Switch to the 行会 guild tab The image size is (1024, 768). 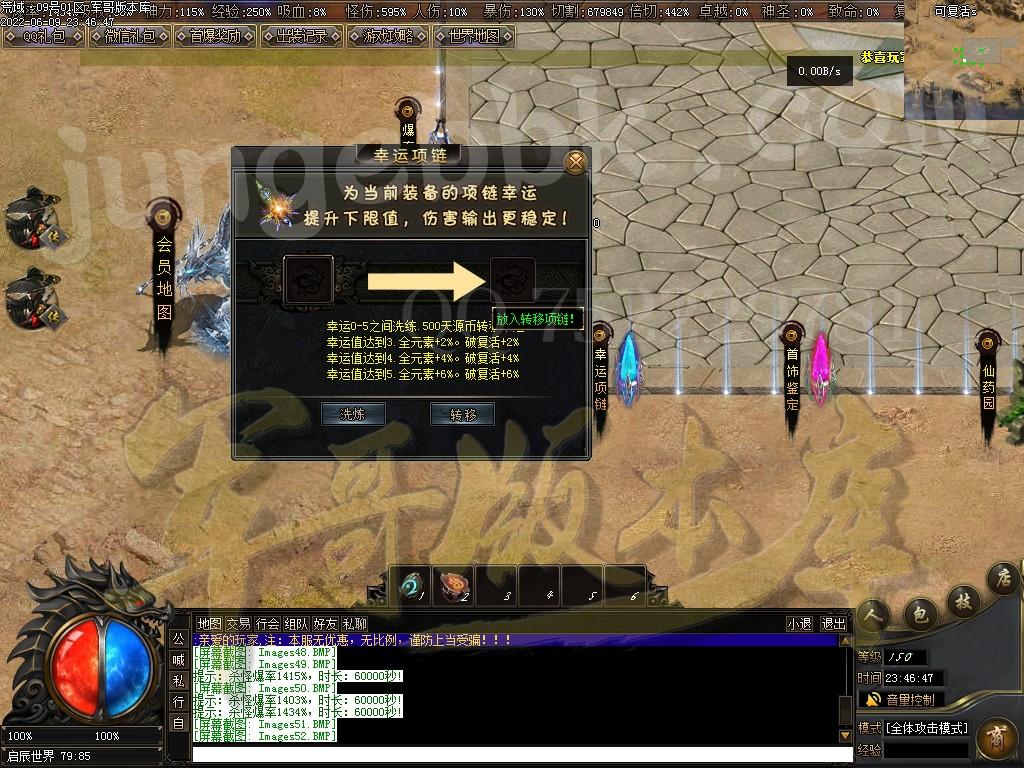point(267,624)
